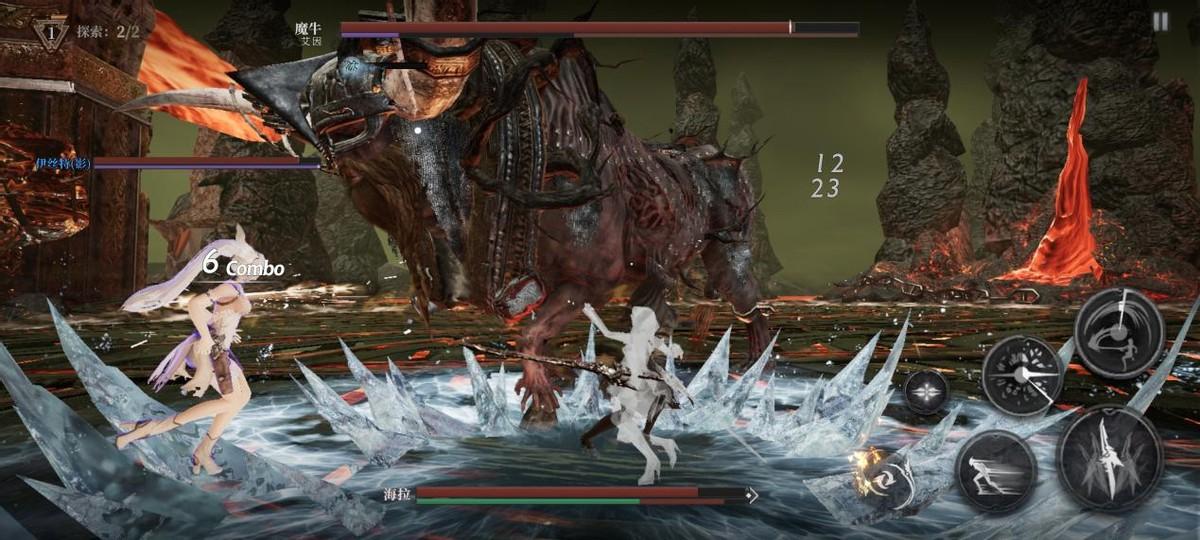Tap the main spear attack button

1108,458
